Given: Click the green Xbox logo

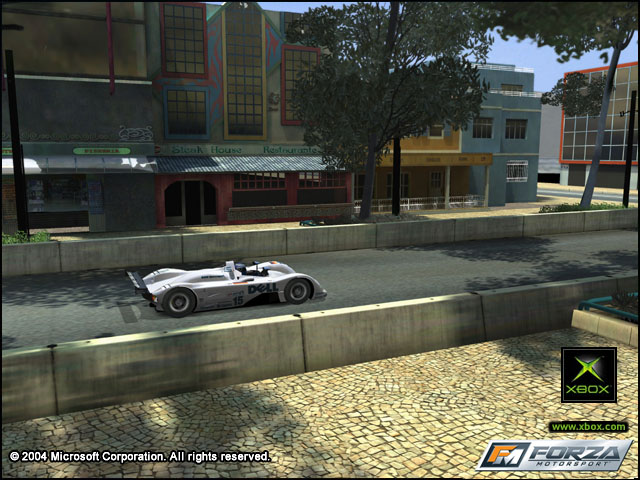Looking at the screenshot, I should coord(588,374).
